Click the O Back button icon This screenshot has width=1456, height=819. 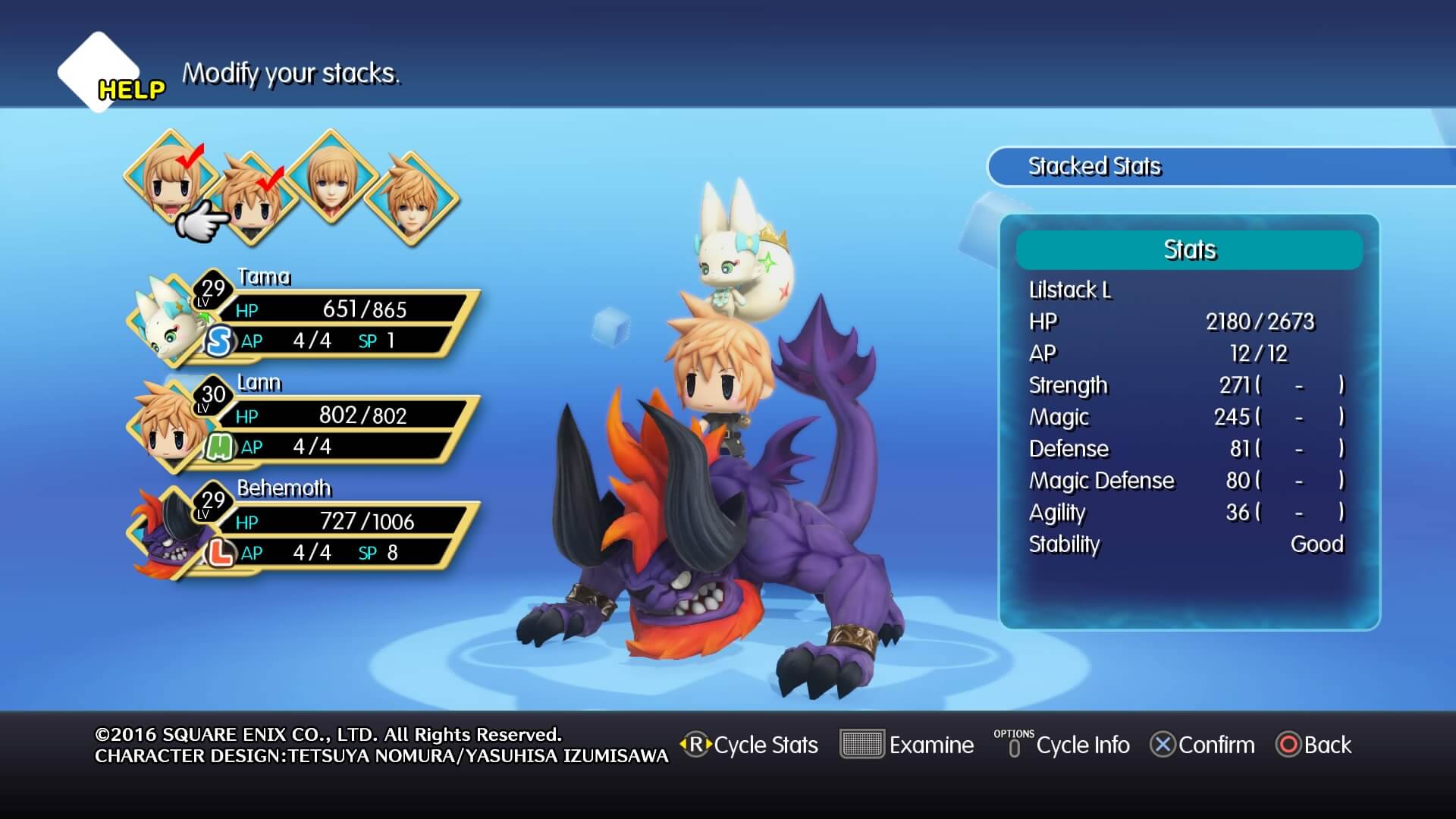pyautogui.click(x=1289, y=745)
